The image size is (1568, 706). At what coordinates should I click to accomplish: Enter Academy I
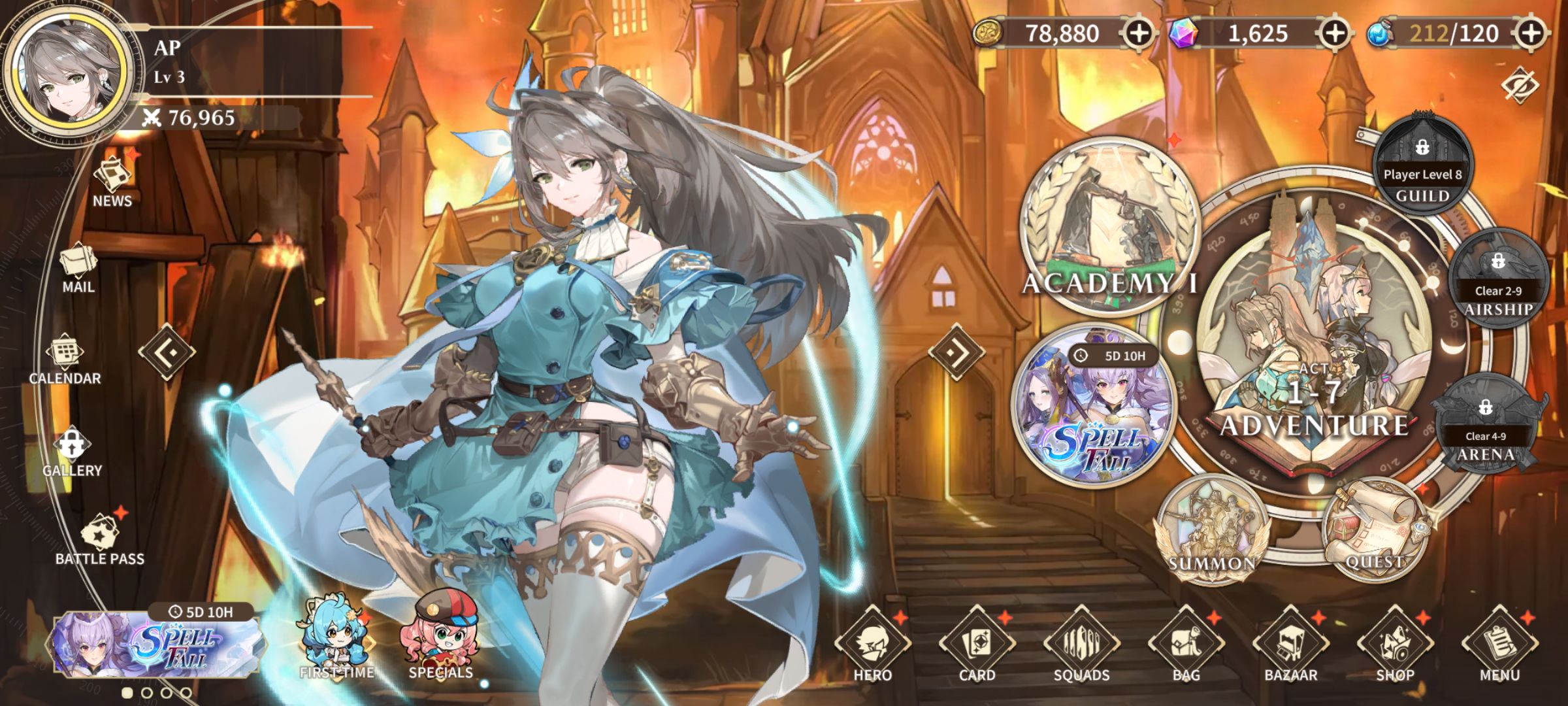pyautogui.click(x=1109, y=226)
